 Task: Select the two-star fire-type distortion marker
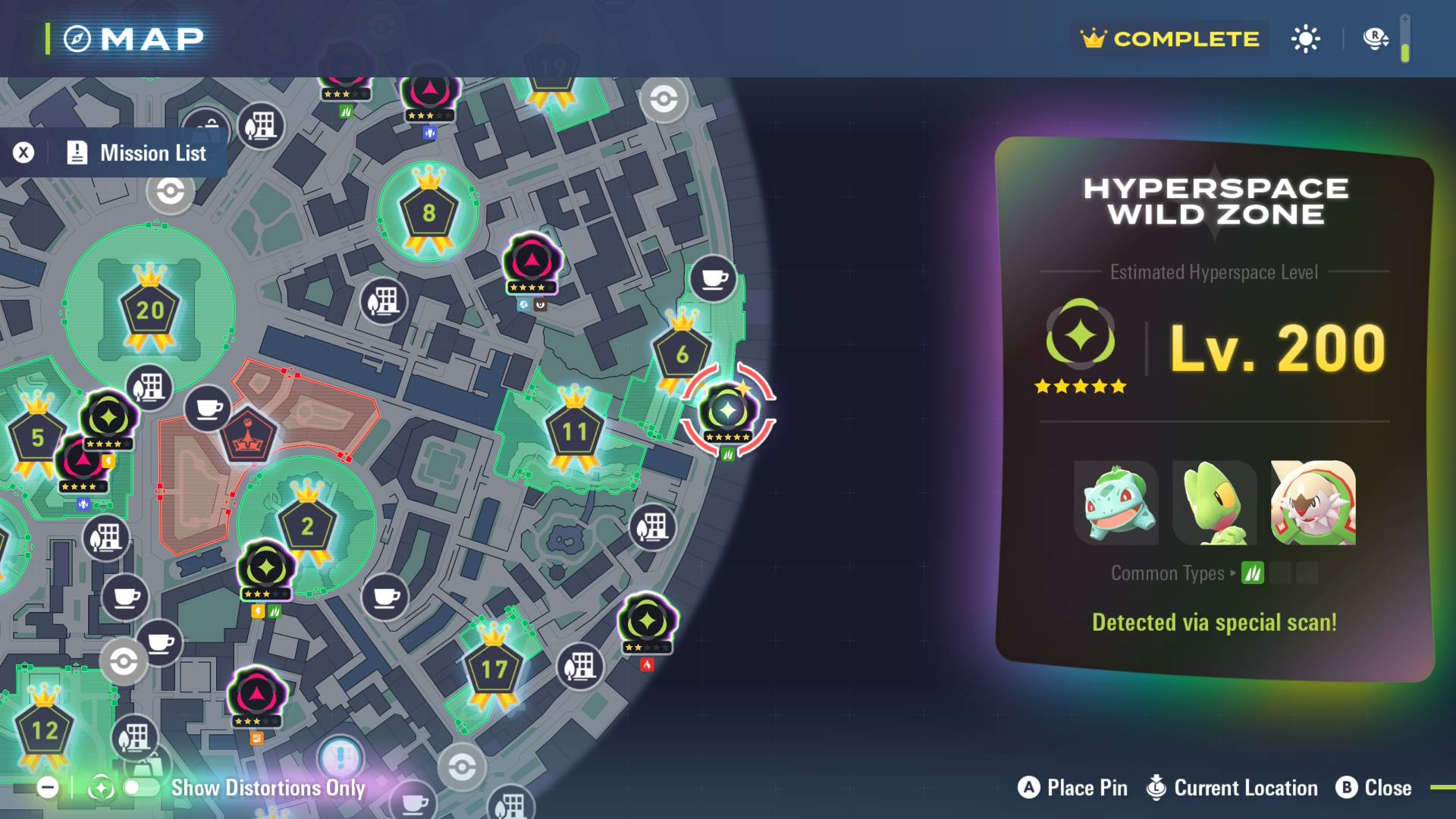click(x=647, y=622)
